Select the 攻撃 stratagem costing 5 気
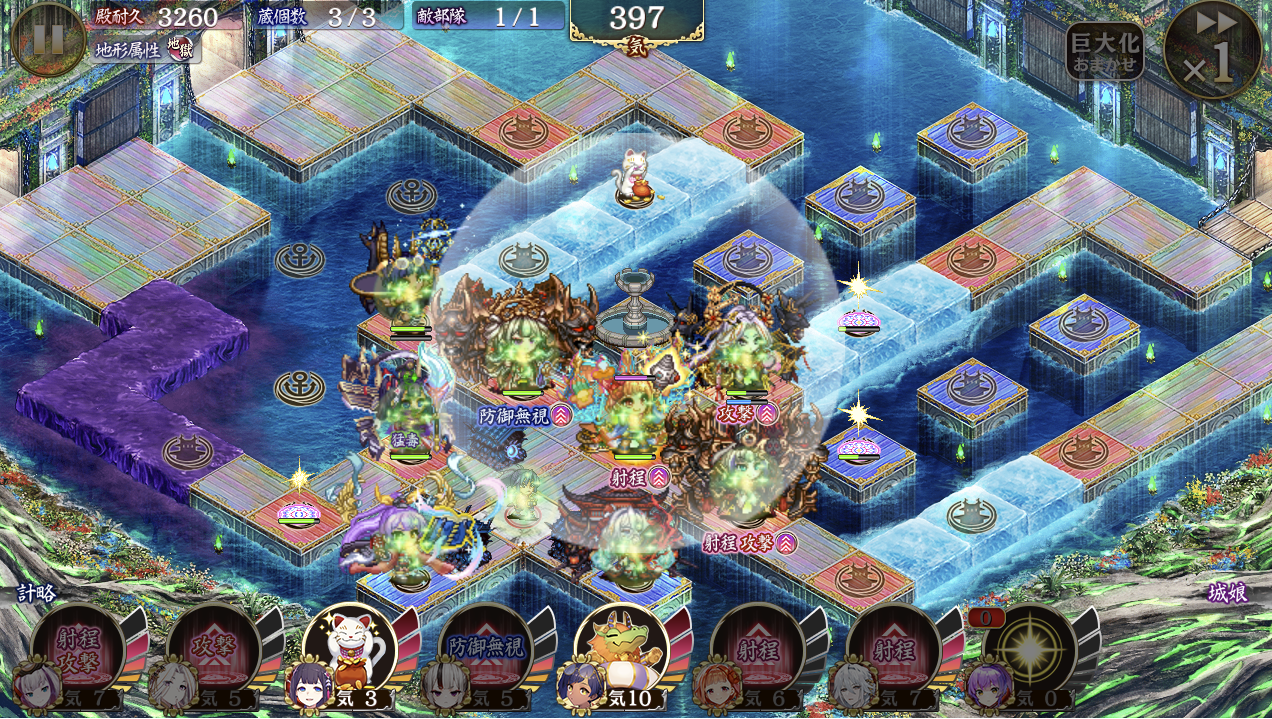Image resolution: width=1272 pixels, height=719 pixels. point(213,651)
